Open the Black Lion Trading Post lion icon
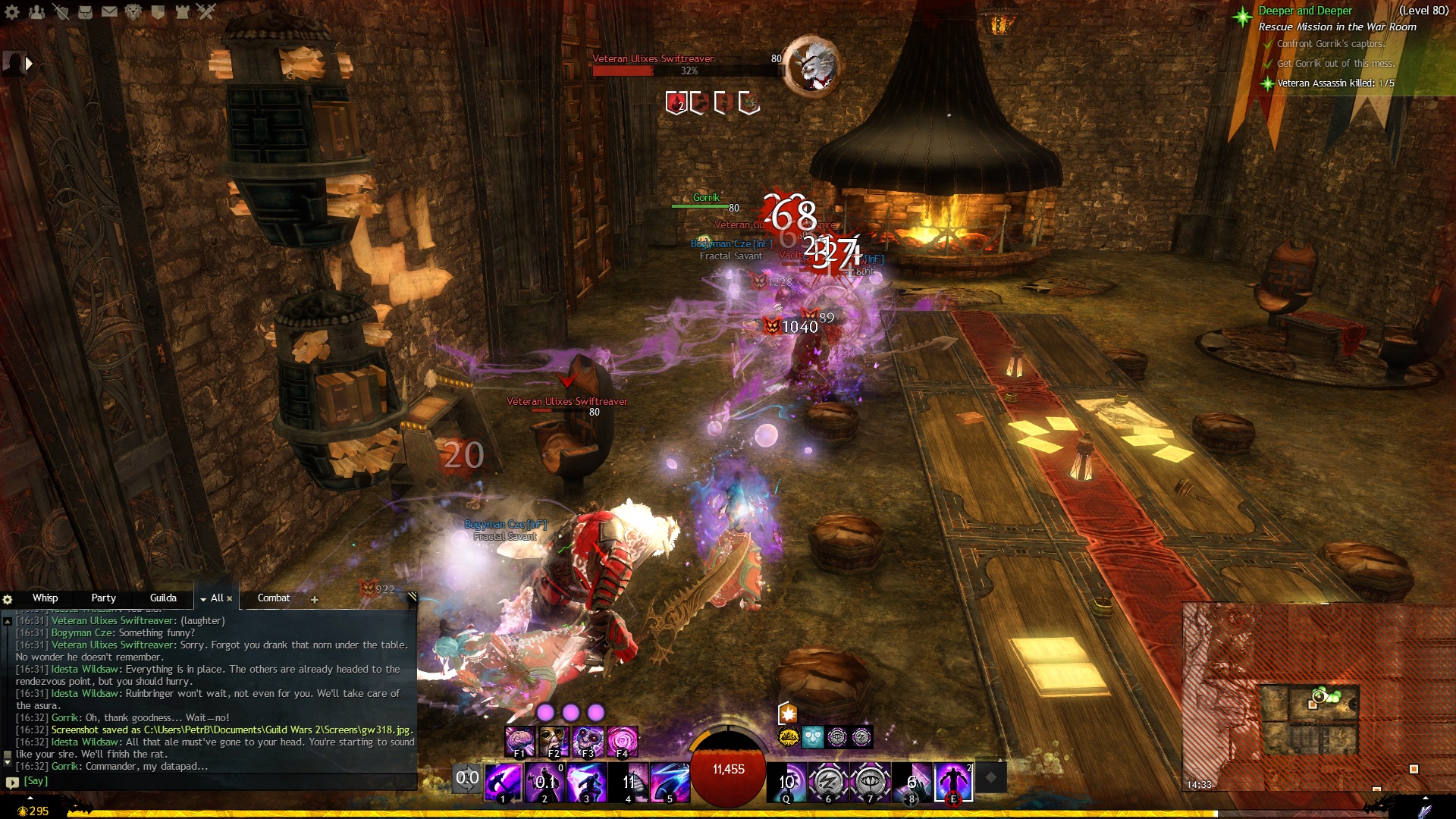 coord(133,11)
